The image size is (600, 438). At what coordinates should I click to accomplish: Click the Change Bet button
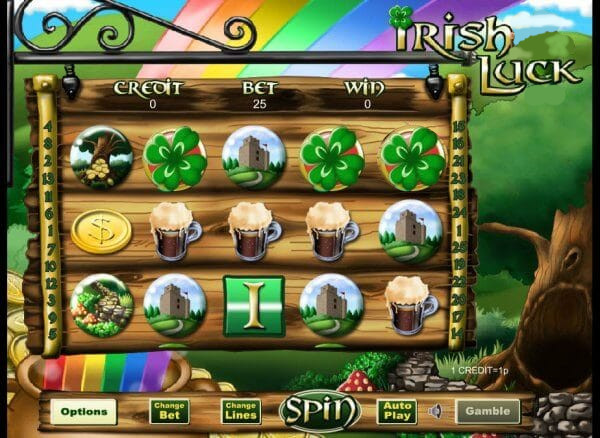point(169,411)
